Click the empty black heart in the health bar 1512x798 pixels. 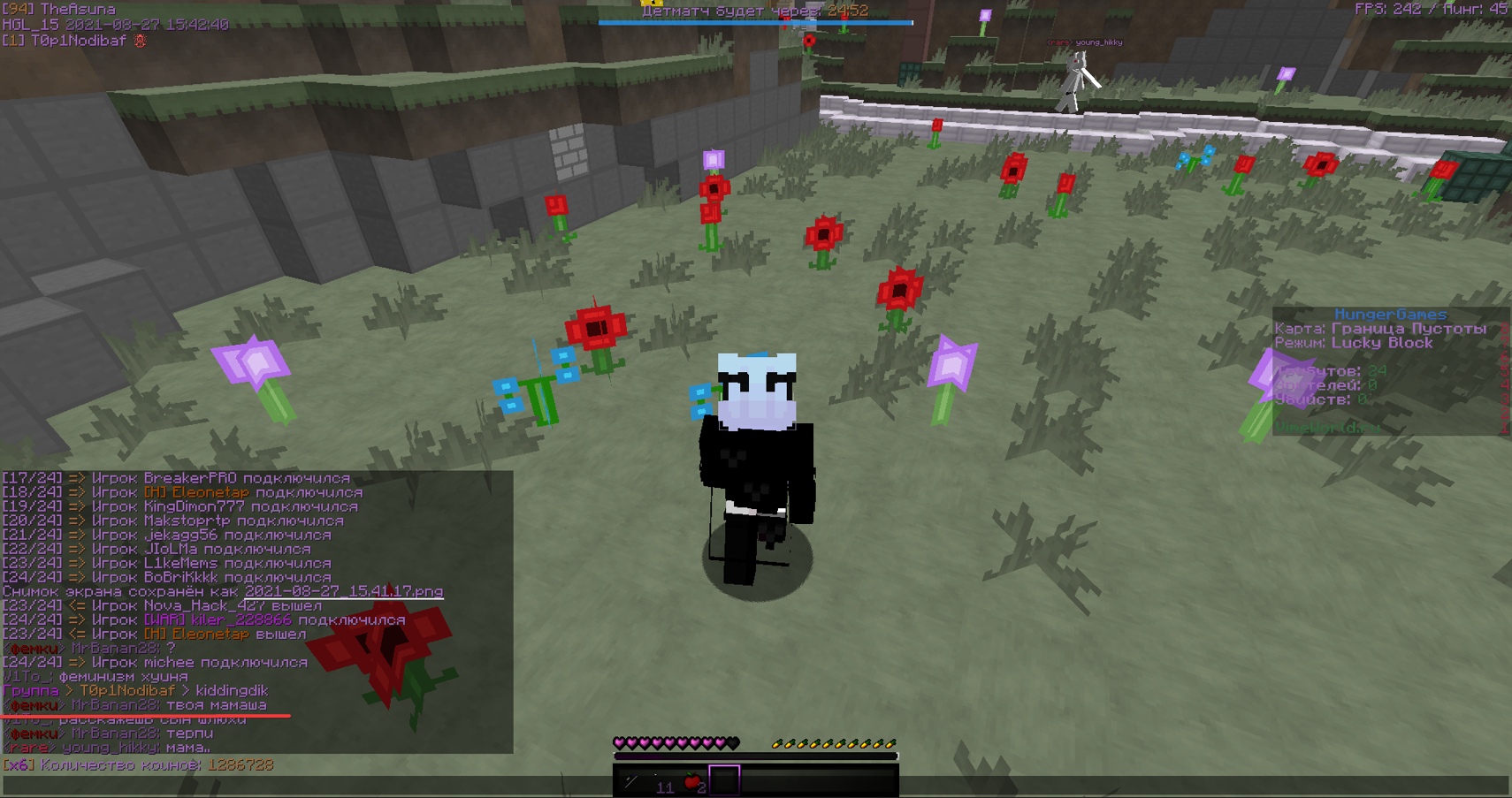pos(734,743)
